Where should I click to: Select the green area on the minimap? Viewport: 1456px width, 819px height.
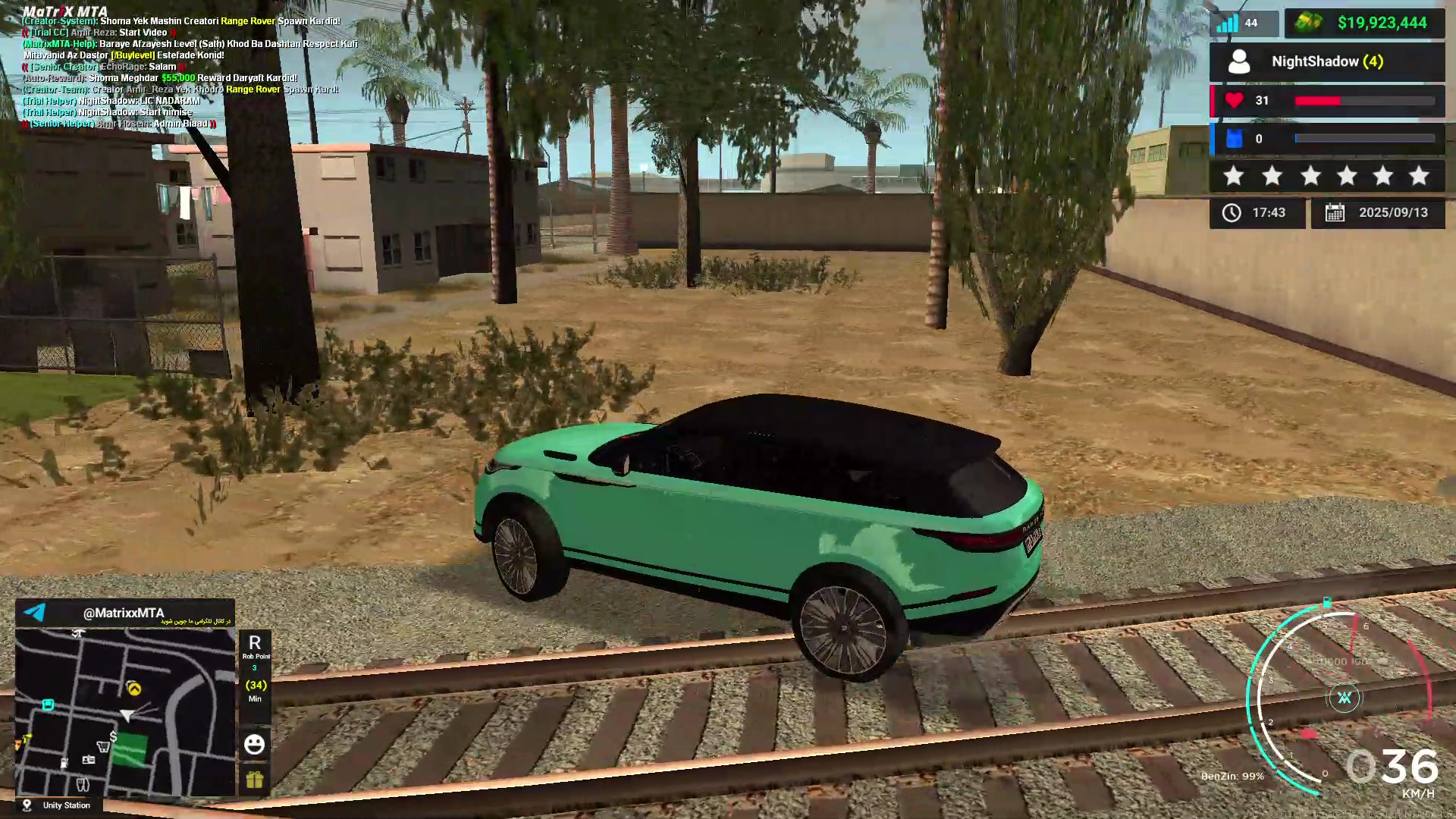pyautogui.click(x=130, y=749)
